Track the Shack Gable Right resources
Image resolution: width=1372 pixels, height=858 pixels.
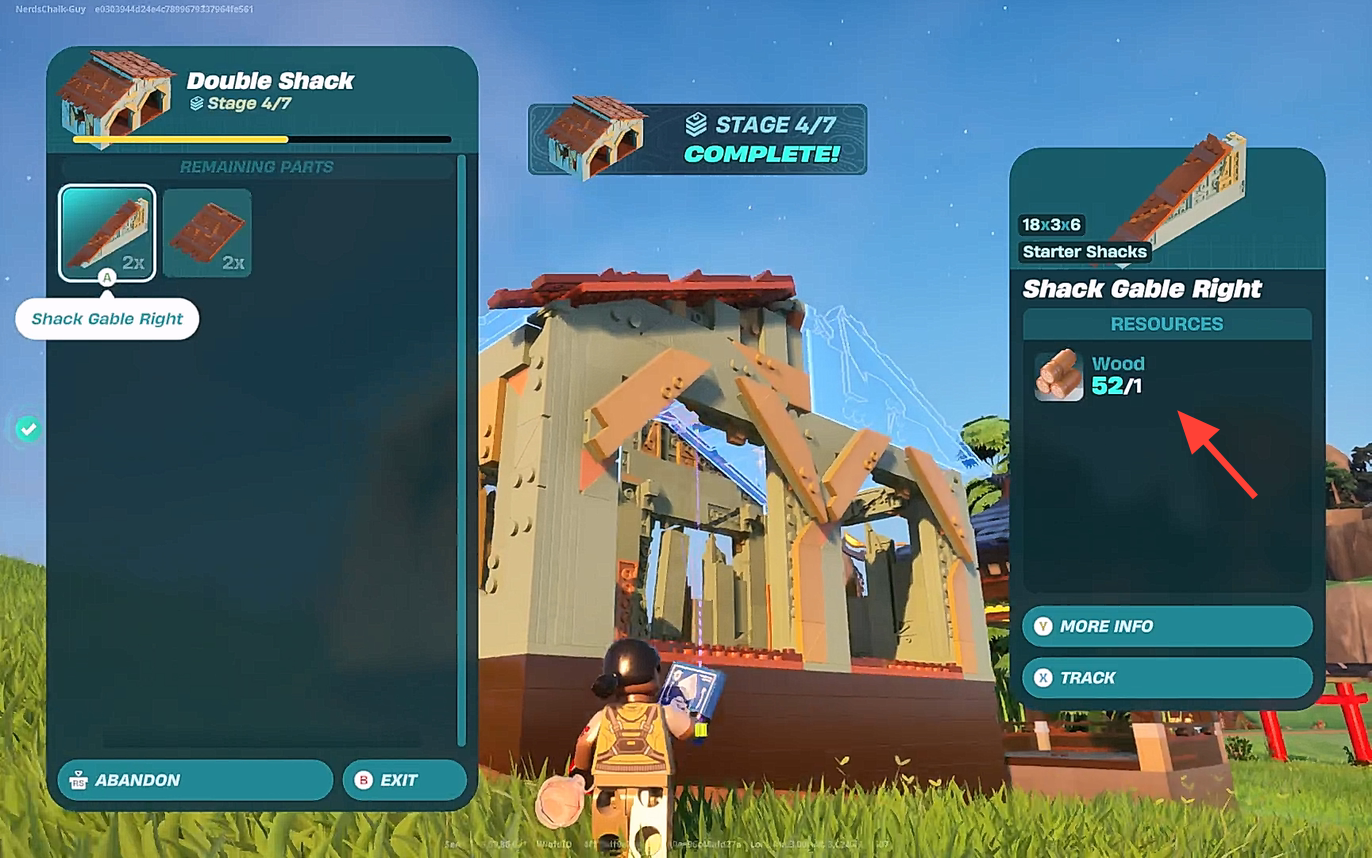1166,678
